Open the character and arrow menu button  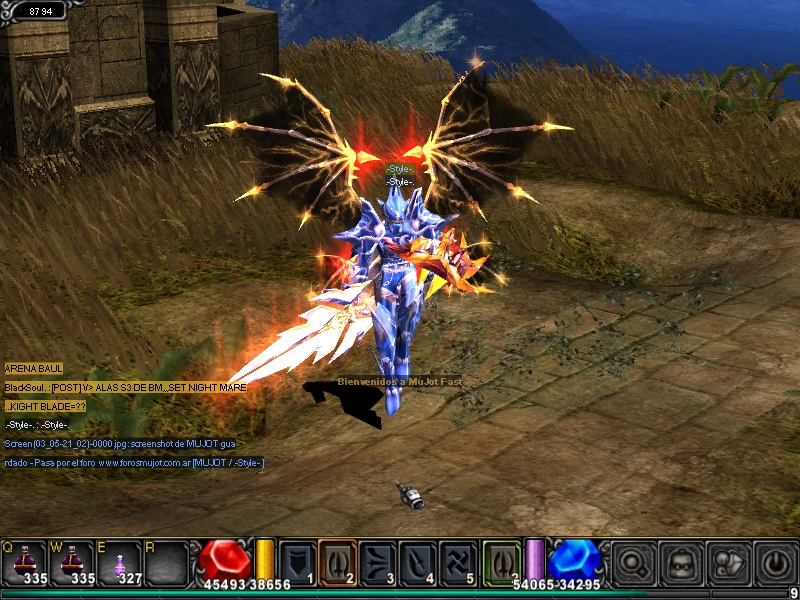point(728,562)
